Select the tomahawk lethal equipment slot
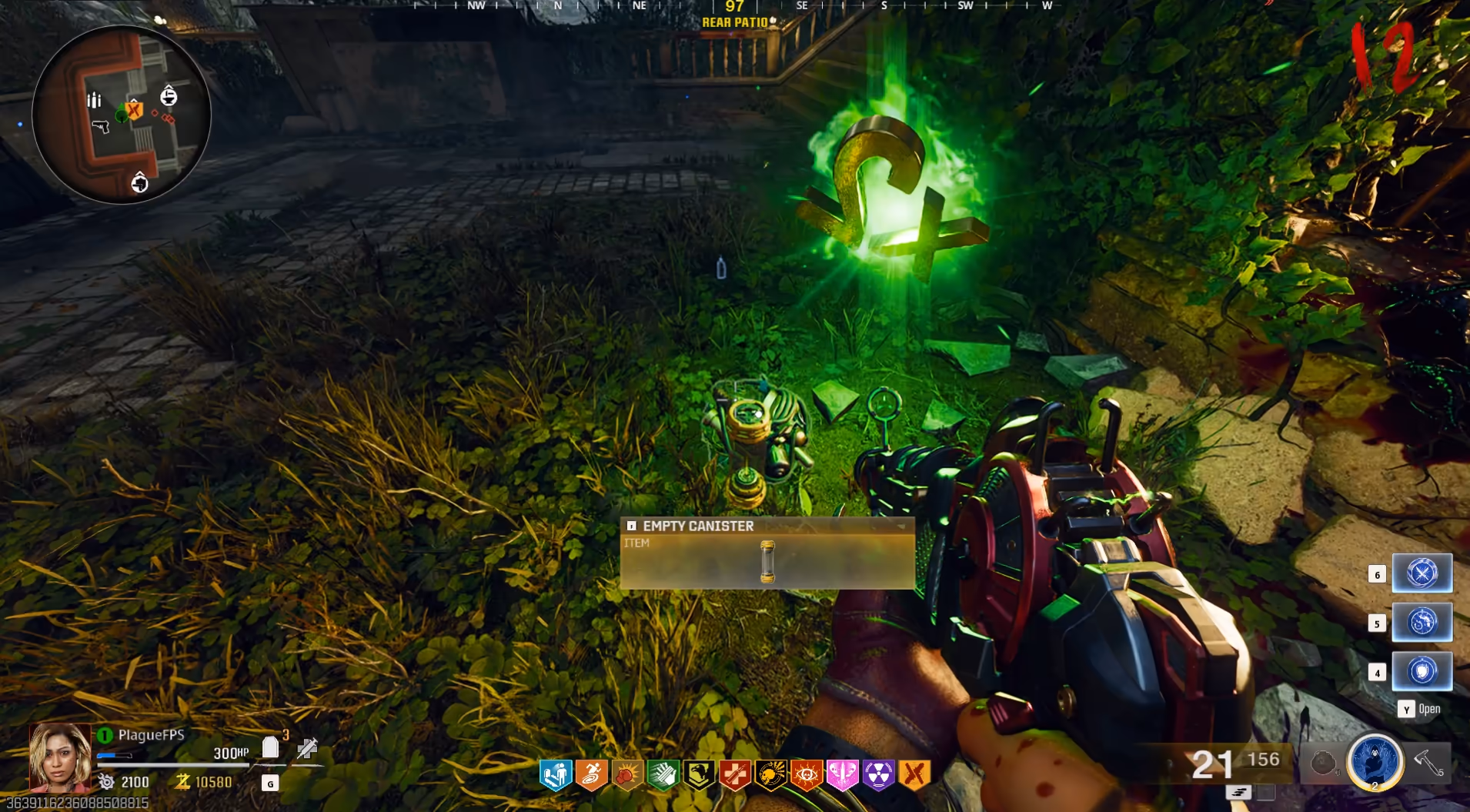The width and height of the screenshot is (1470, 812). (1429, 763)
